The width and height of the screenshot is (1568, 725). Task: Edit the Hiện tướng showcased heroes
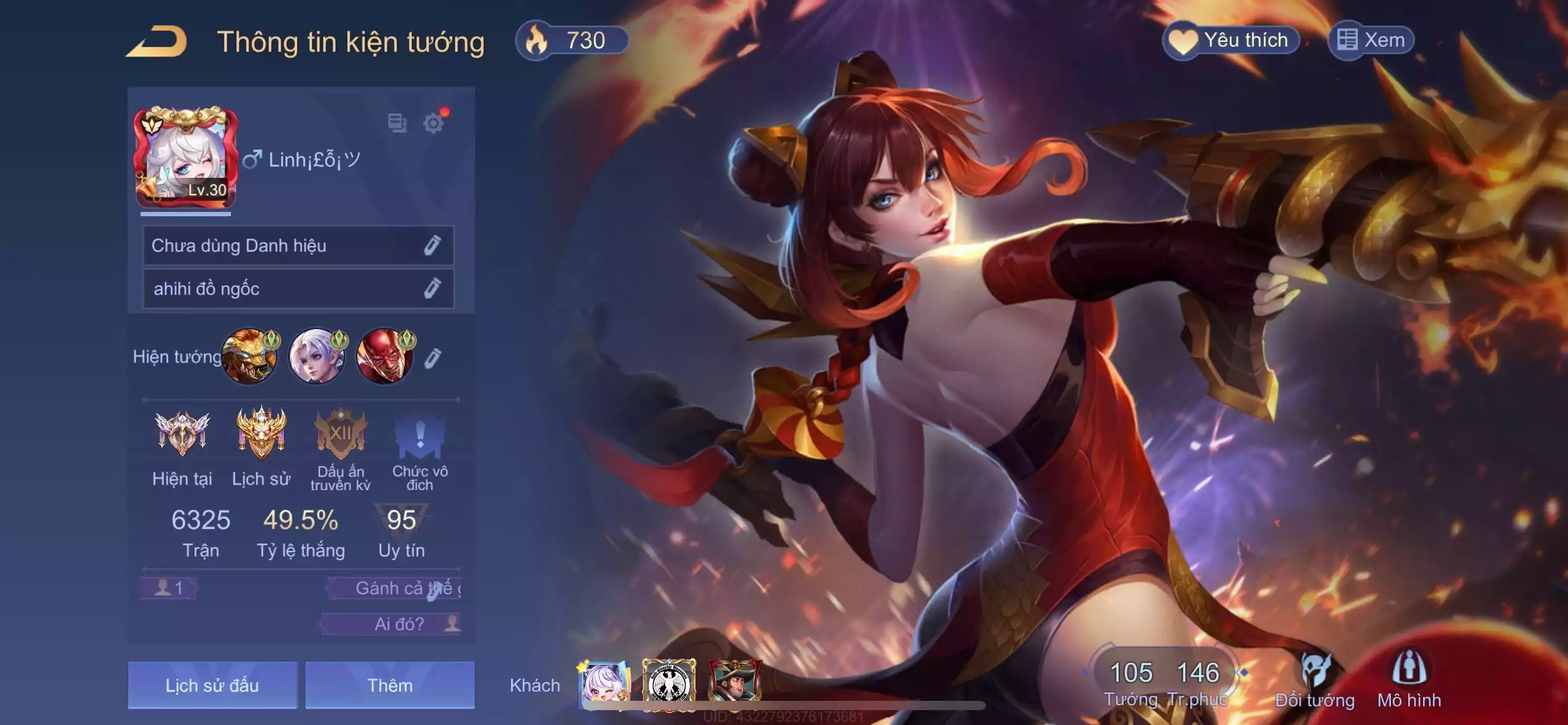click(433, 358)
